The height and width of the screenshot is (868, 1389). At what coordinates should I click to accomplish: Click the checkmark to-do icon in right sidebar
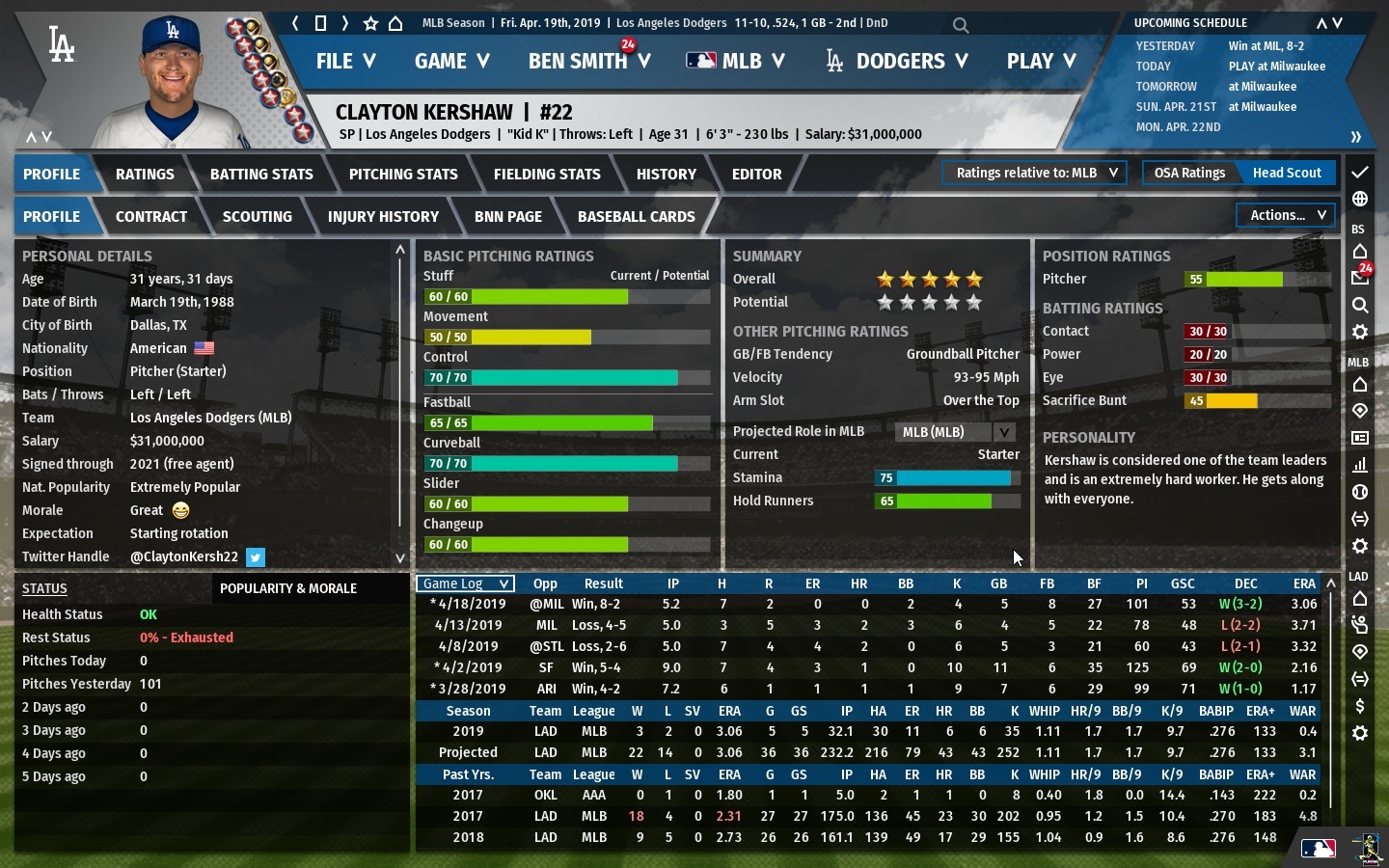click(1360, 175)
